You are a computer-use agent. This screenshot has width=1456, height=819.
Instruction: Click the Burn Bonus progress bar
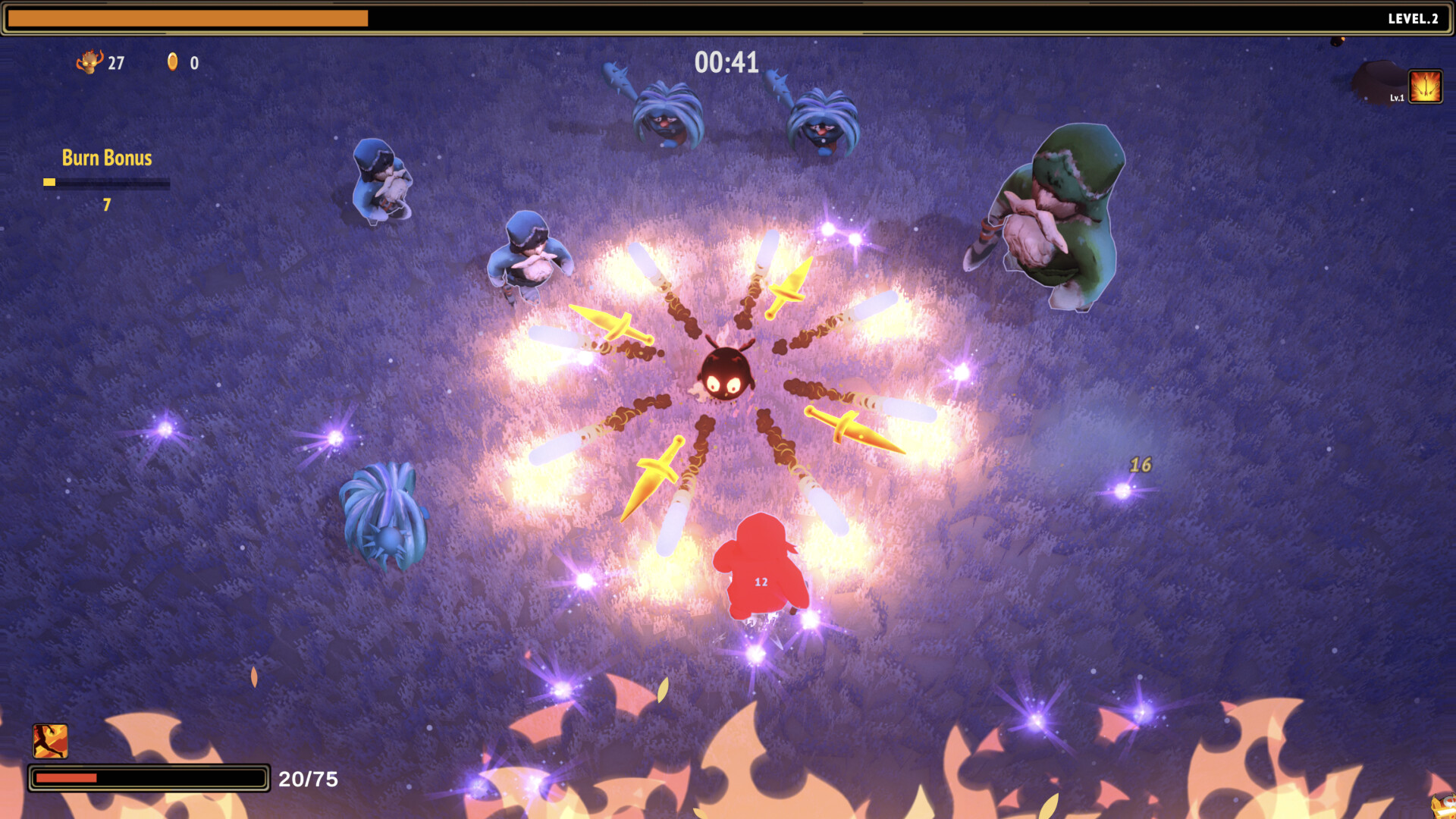coord(106,182)
